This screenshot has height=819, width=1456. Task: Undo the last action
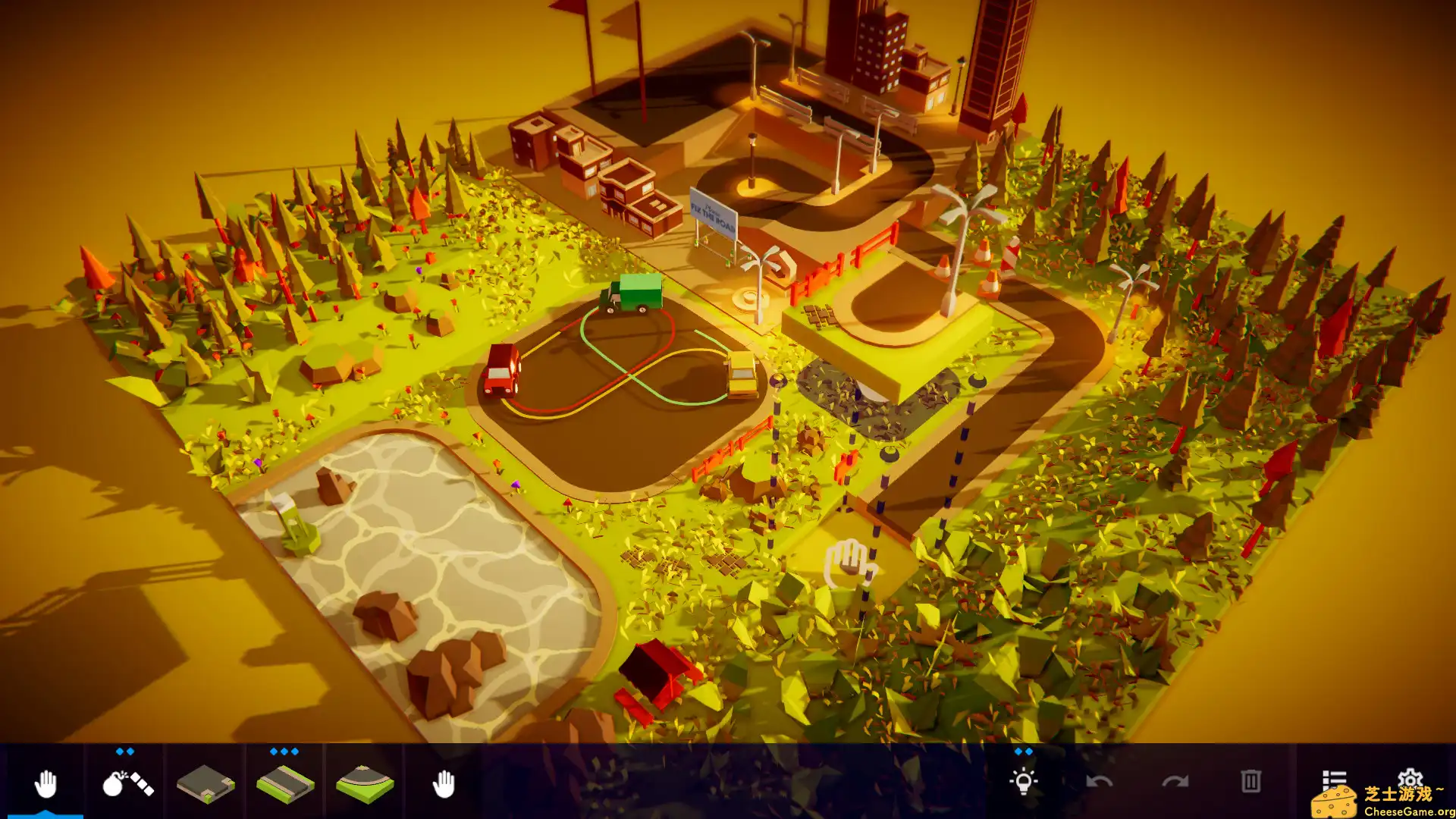tap(1099, 782)
